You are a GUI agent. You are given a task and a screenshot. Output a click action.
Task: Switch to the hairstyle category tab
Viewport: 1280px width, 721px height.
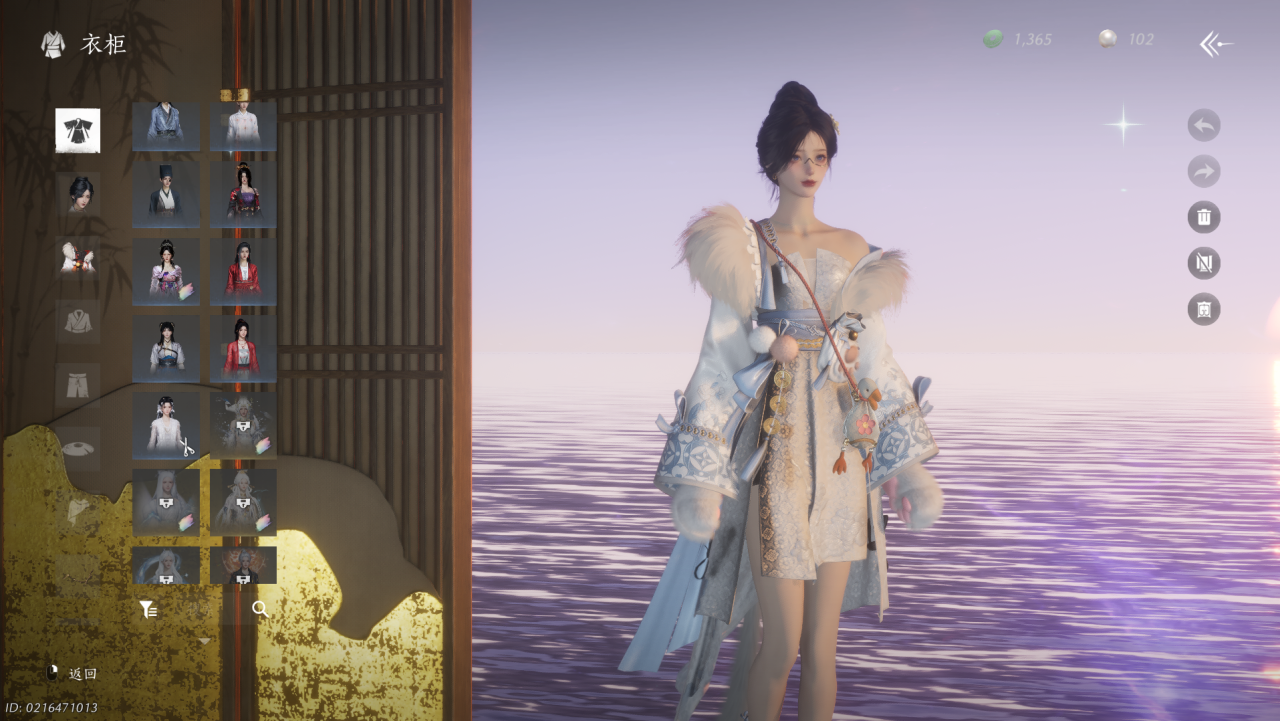(77, 193)
